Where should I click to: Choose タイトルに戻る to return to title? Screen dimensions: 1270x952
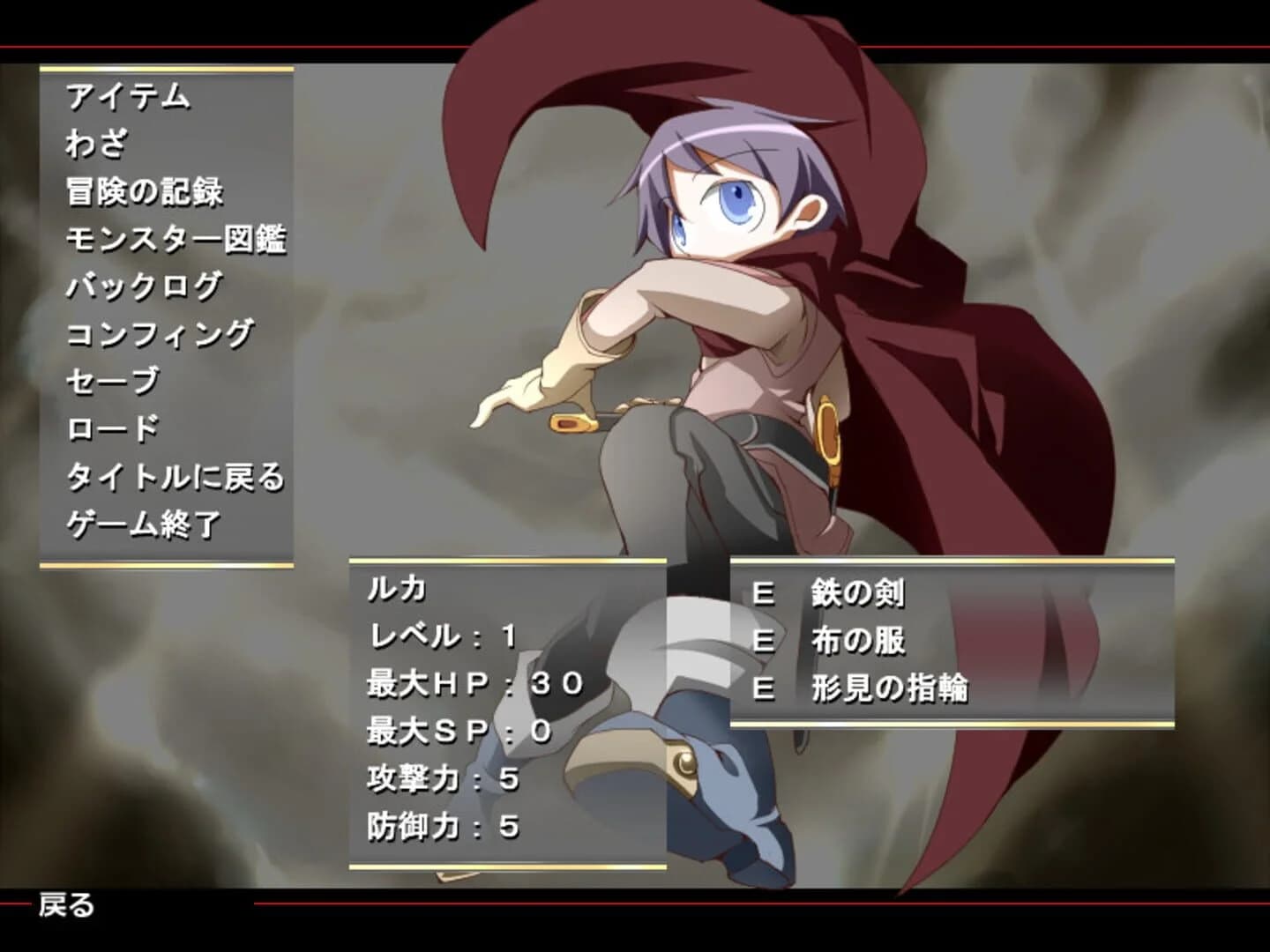tap(176, 477)
